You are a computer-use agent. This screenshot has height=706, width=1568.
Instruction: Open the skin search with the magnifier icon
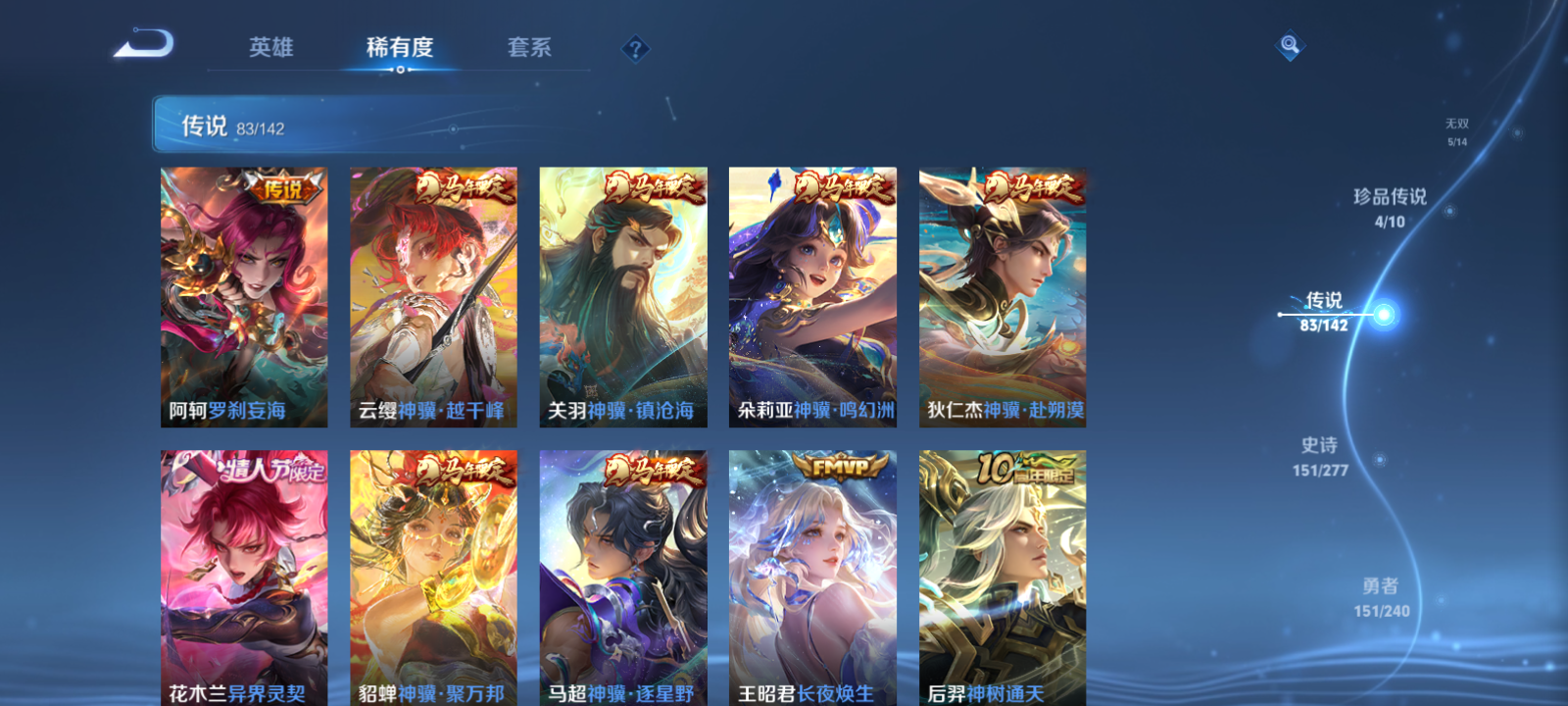1290,43
